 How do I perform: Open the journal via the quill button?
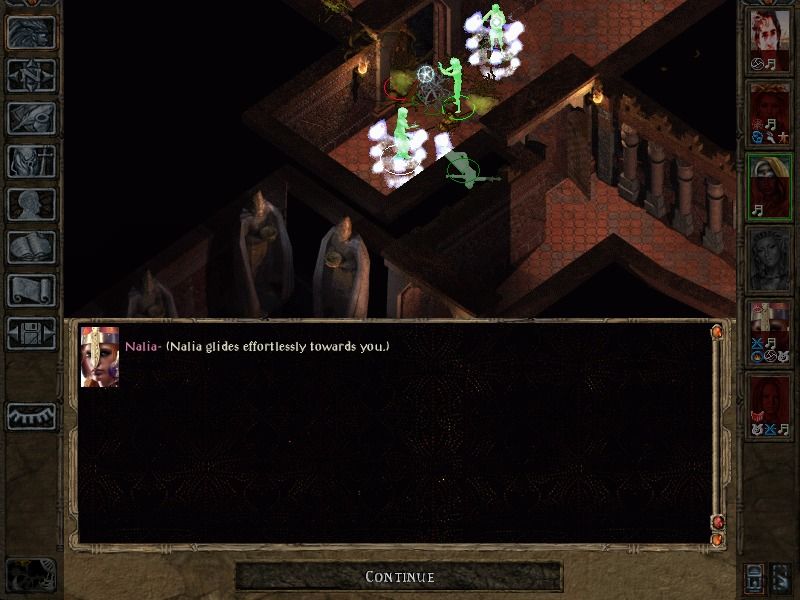coord(31,118)
